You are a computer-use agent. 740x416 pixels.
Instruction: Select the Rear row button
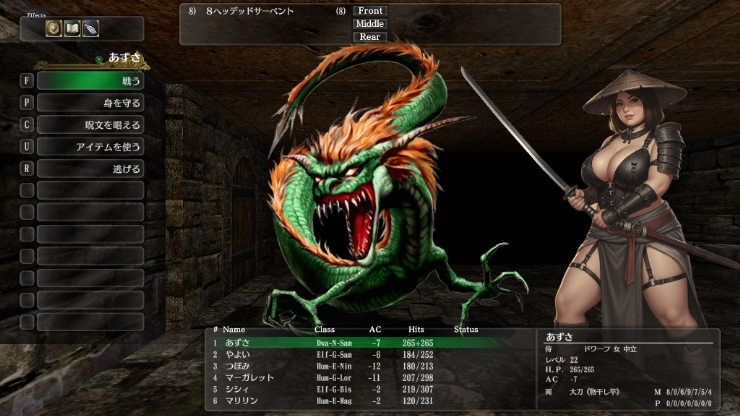click(x=370, y=37)
